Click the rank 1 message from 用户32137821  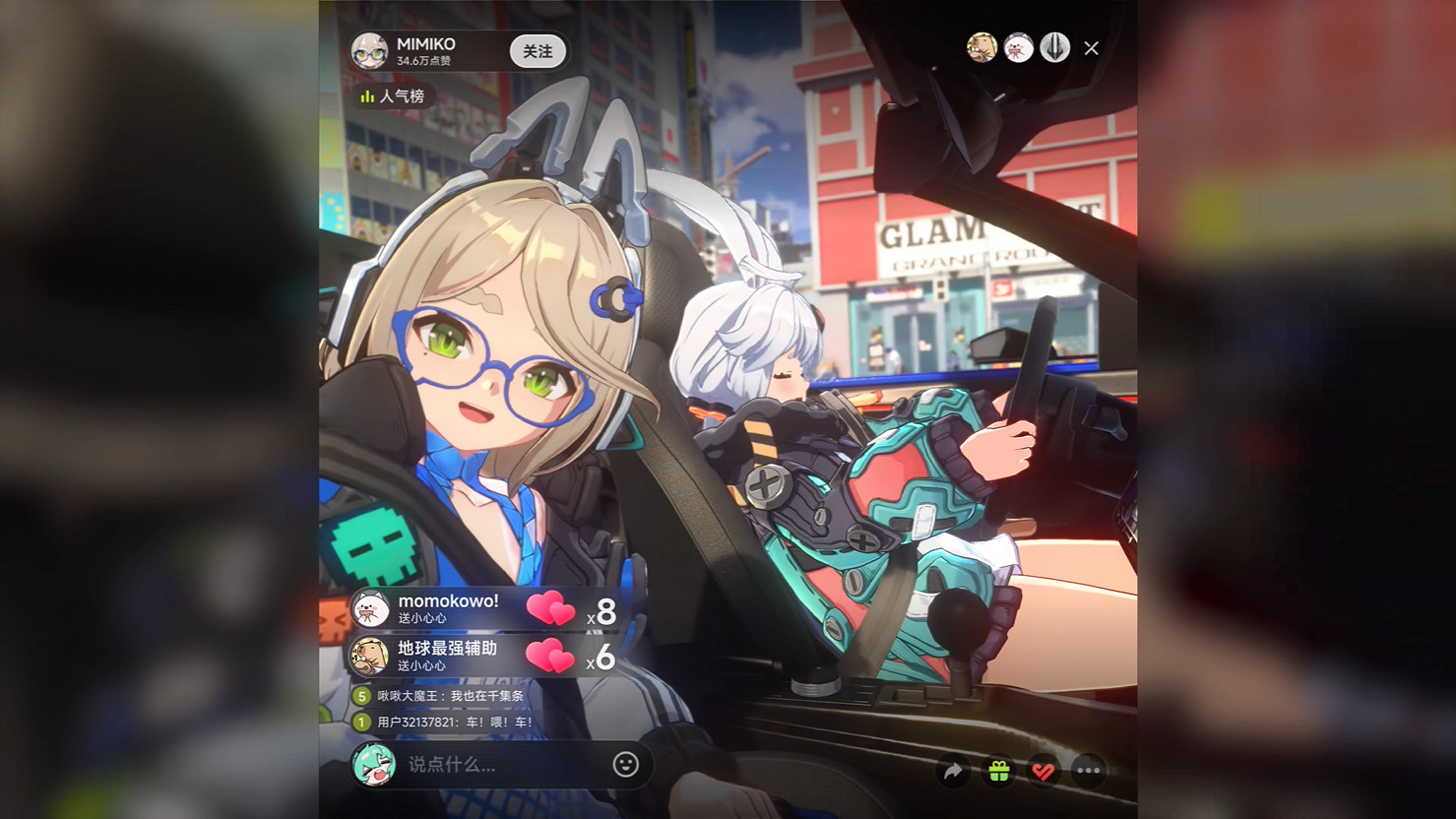(x=445, y=722)
